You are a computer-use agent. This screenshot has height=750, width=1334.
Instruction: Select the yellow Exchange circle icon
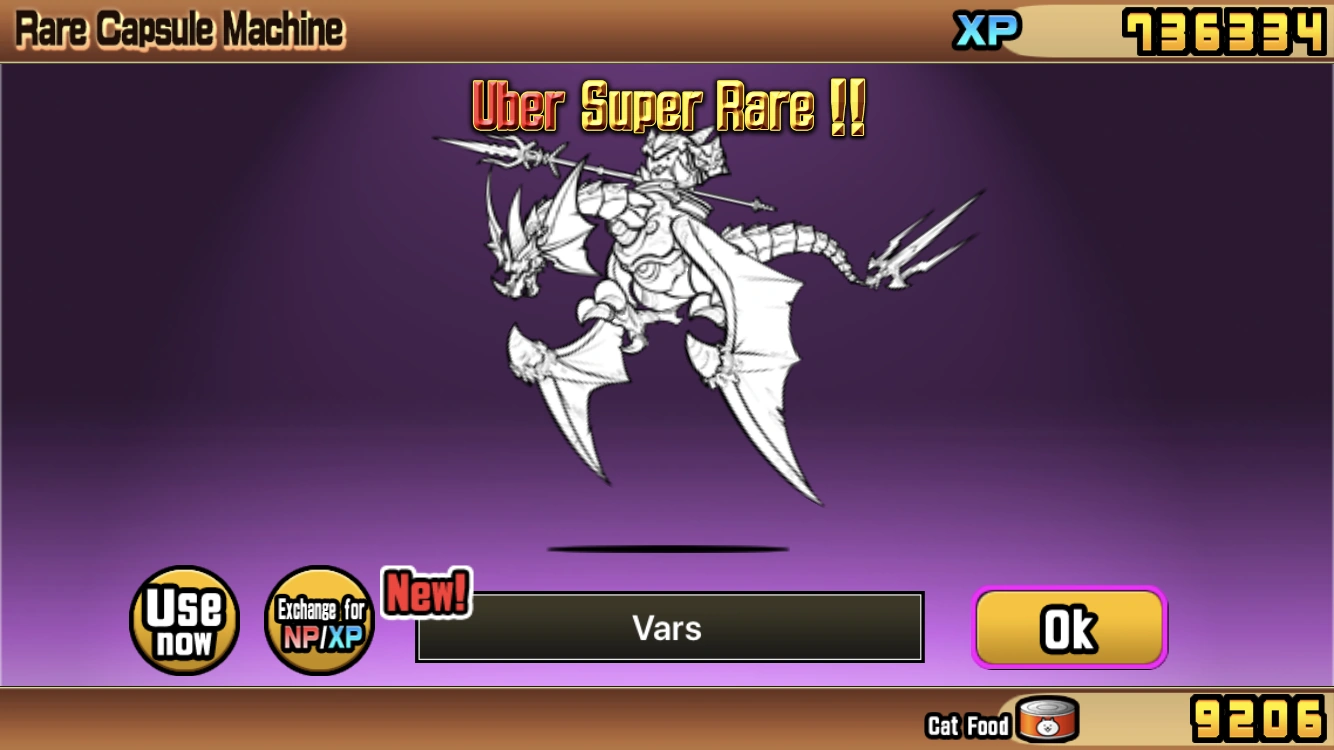pyautogui.click(x=319, y=620)
